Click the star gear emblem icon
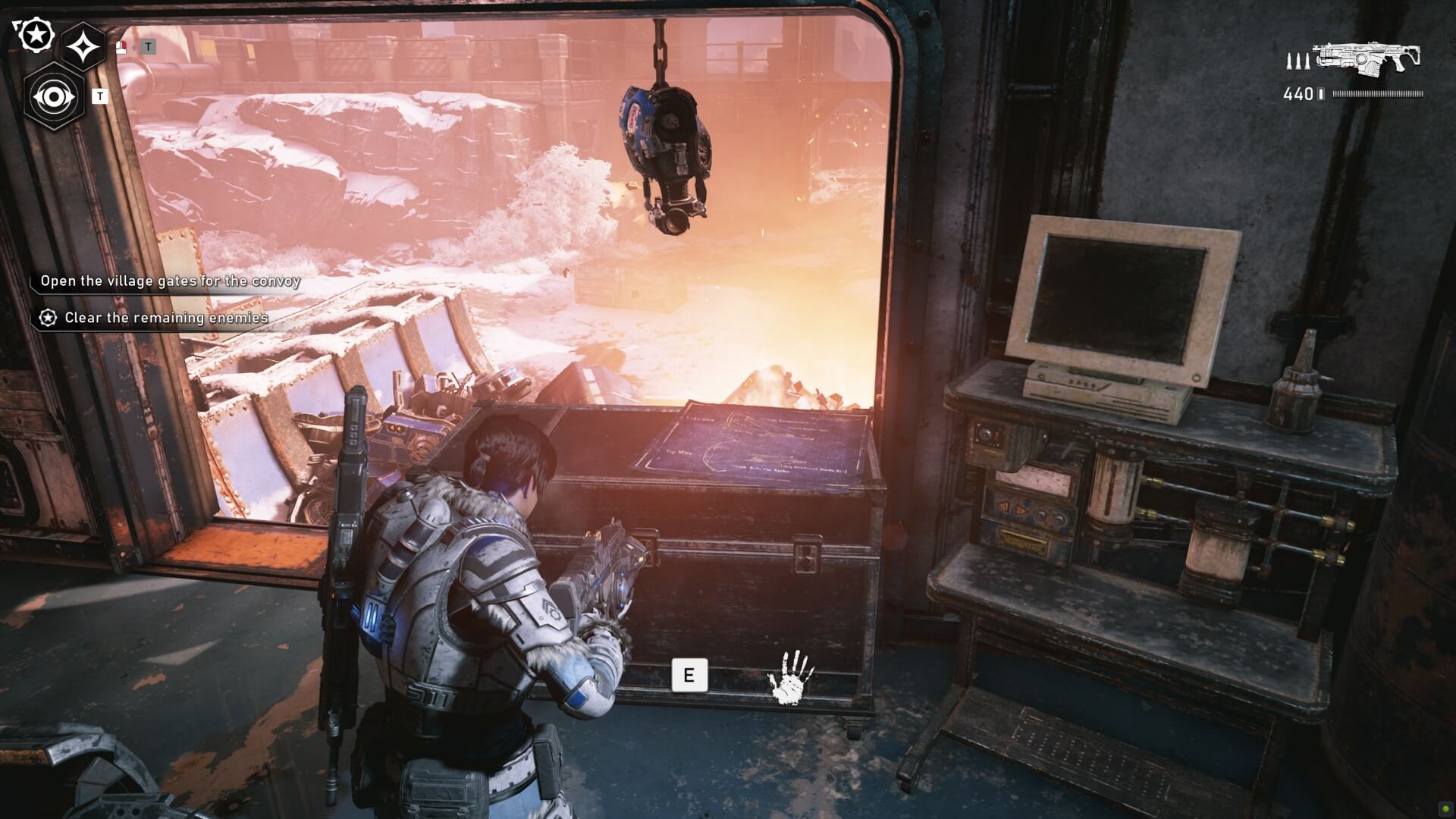1456x819 pixels. click(x=35, y=34)
